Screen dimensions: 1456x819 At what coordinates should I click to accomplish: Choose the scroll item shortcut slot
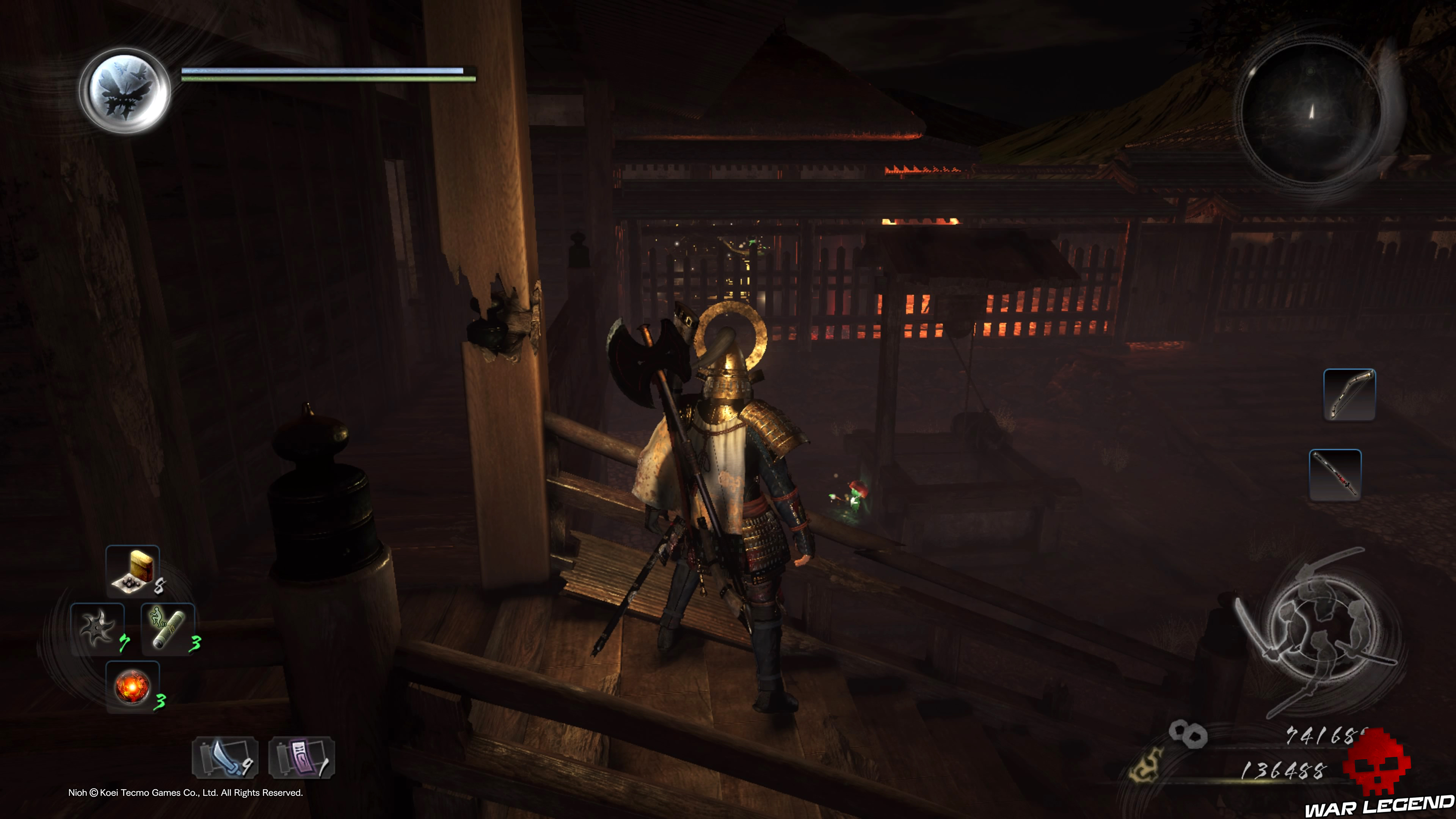[x=168, y=629]
